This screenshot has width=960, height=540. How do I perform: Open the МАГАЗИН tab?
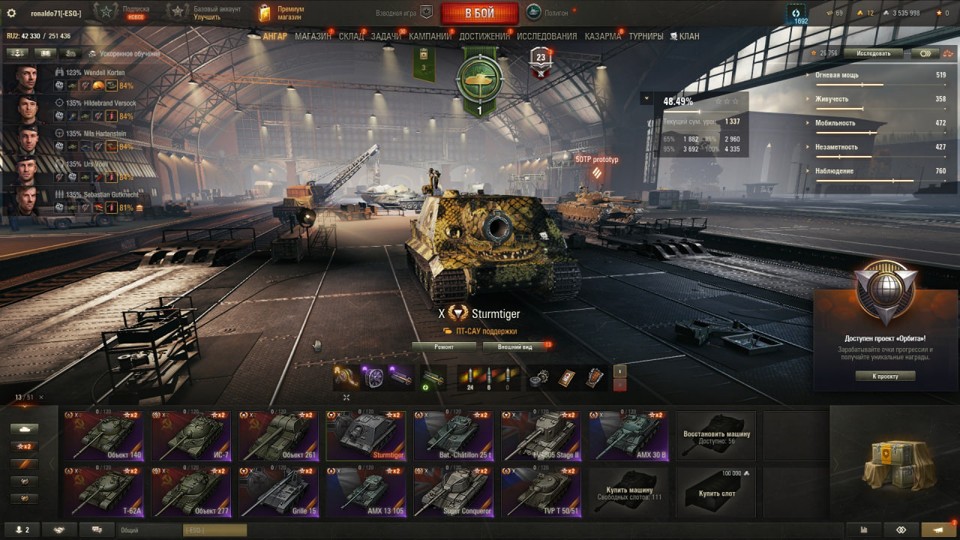[x=313, y=36]
